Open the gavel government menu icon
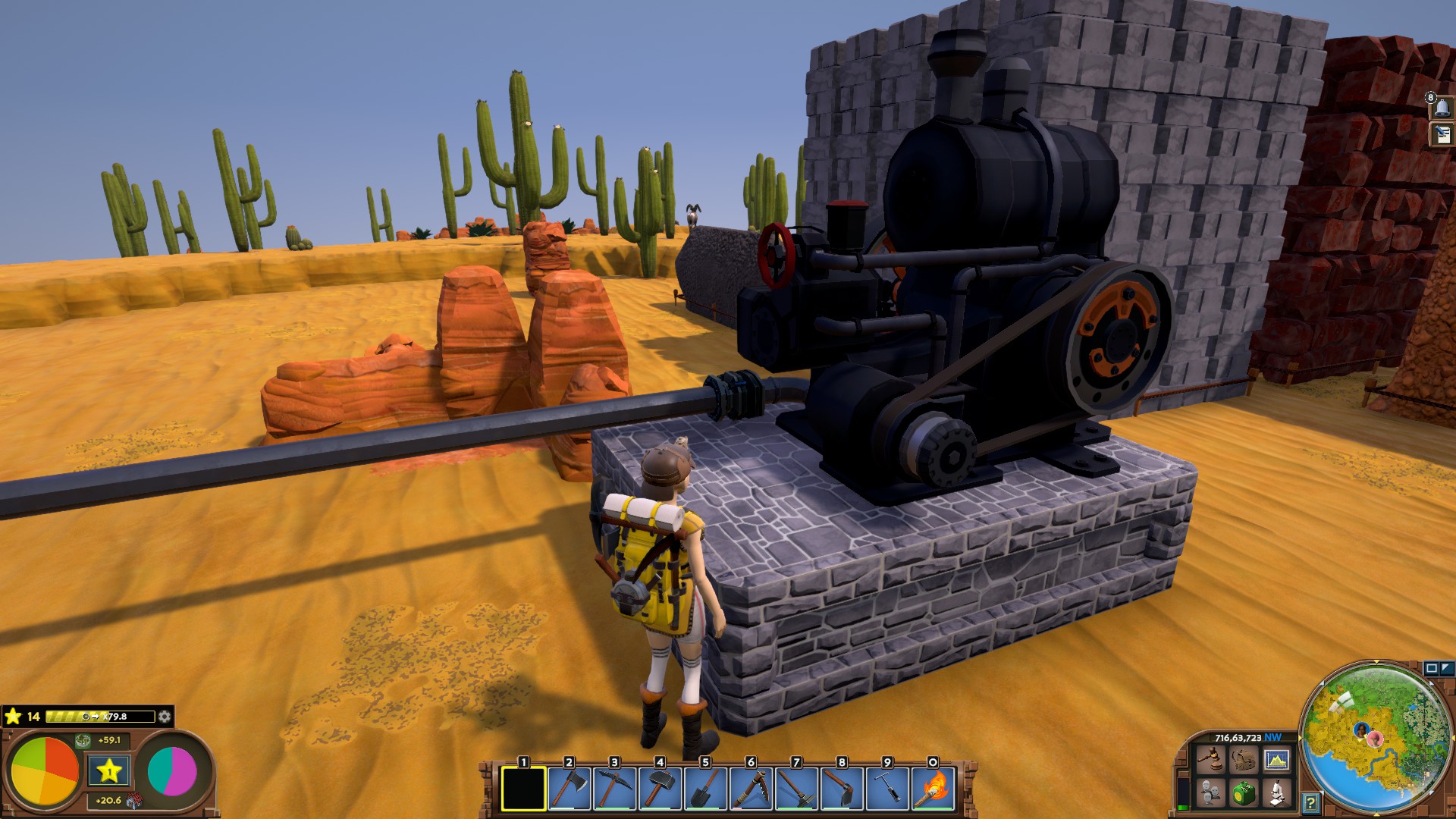 click(x=1211, y=760)
